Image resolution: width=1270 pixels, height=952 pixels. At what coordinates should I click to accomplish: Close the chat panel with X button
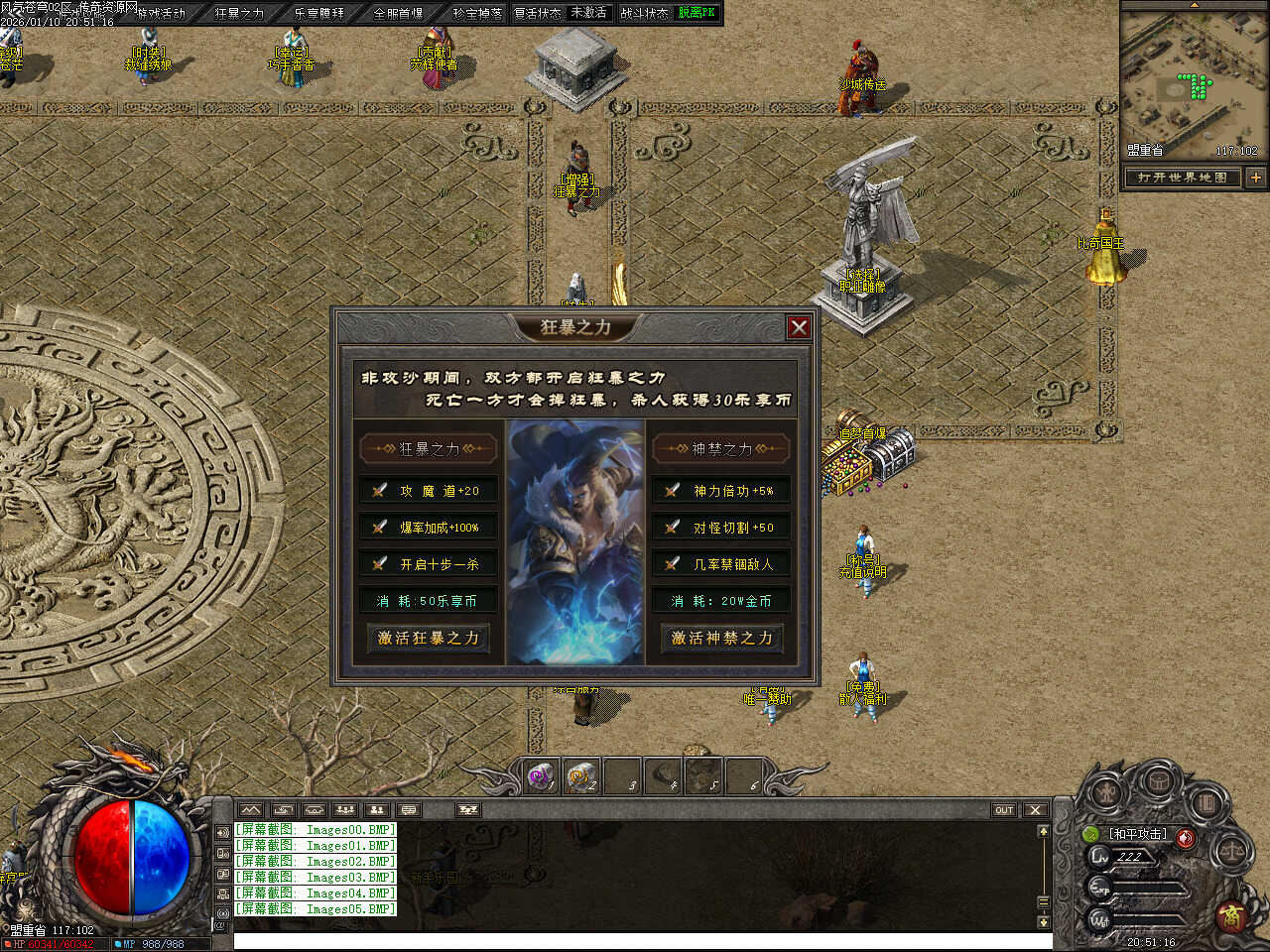[x=1035, y=810]
